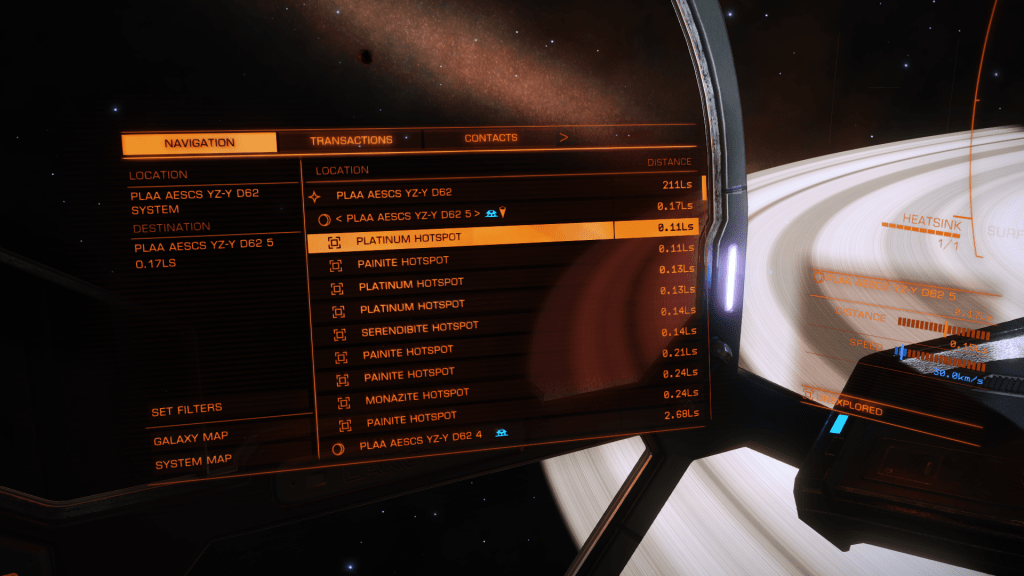Choose the PLAA AESCS YZ-Y D62 4 planet row
This screenshot has height=576, width=1024.
point(420,444)
